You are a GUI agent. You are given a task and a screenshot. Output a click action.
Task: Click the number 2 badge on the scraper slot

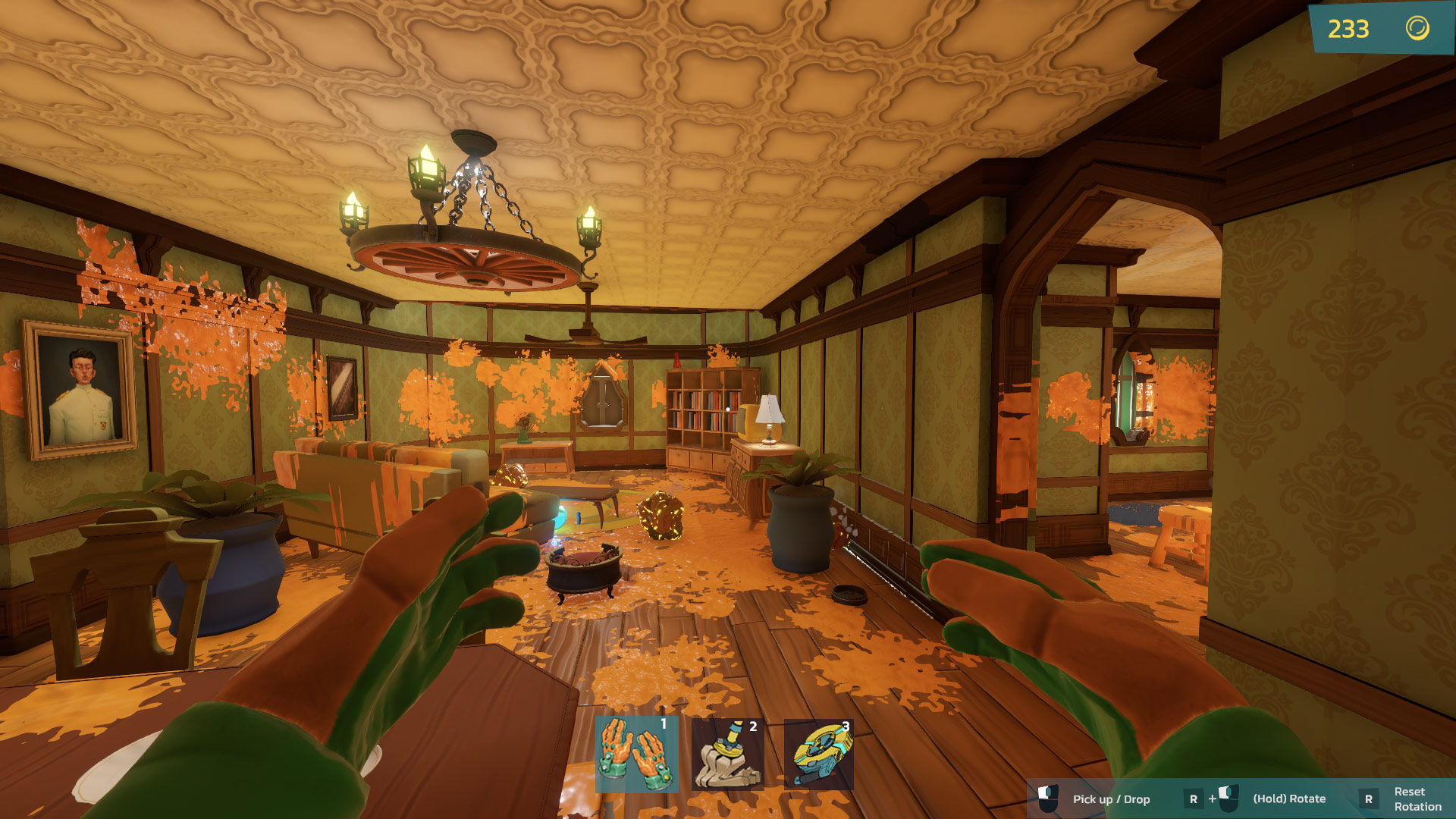point(753,726)
